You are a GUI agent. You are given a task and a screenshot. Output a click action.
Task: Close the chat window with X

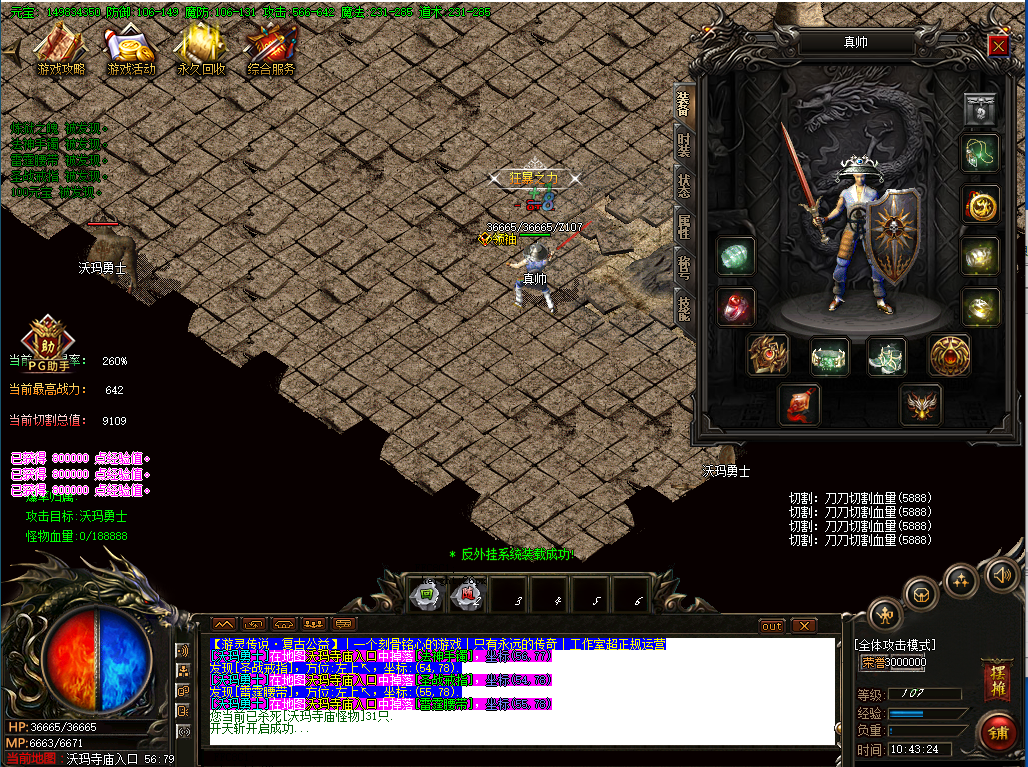click(804, 626)
